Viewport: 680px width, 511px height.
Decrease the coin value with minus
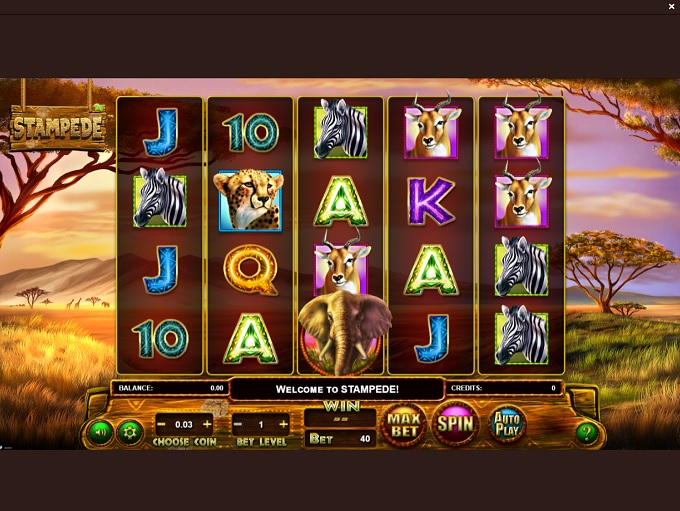160,425
